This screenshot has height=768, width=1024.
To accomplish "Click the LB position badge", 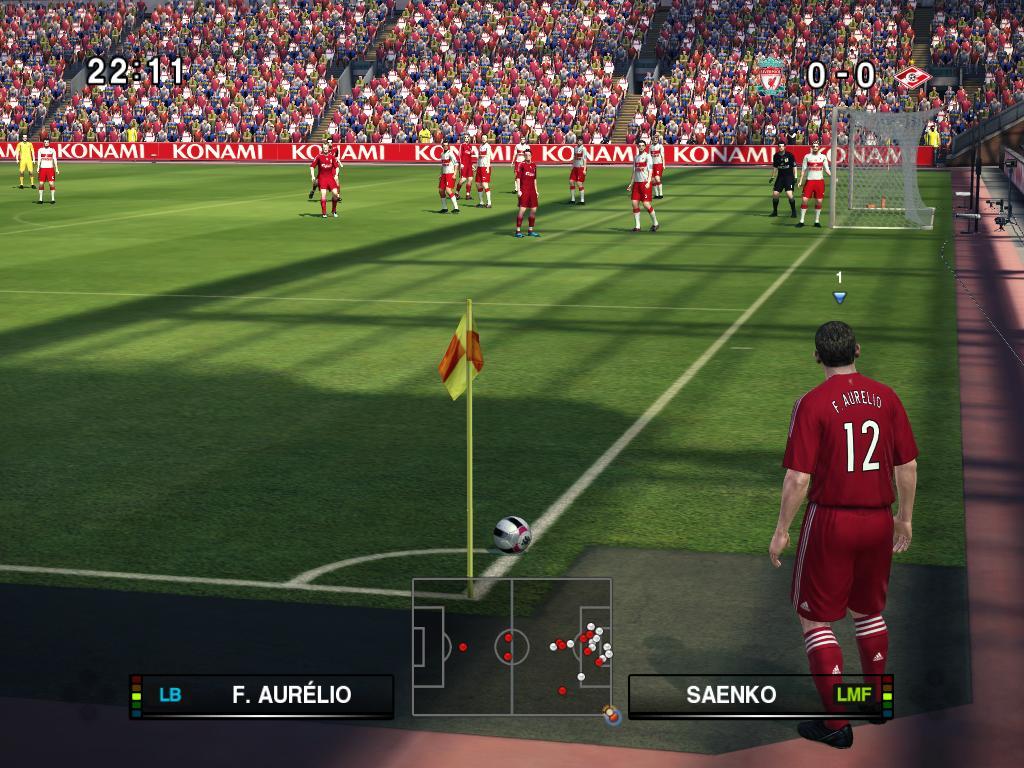I will pos(170,695).
